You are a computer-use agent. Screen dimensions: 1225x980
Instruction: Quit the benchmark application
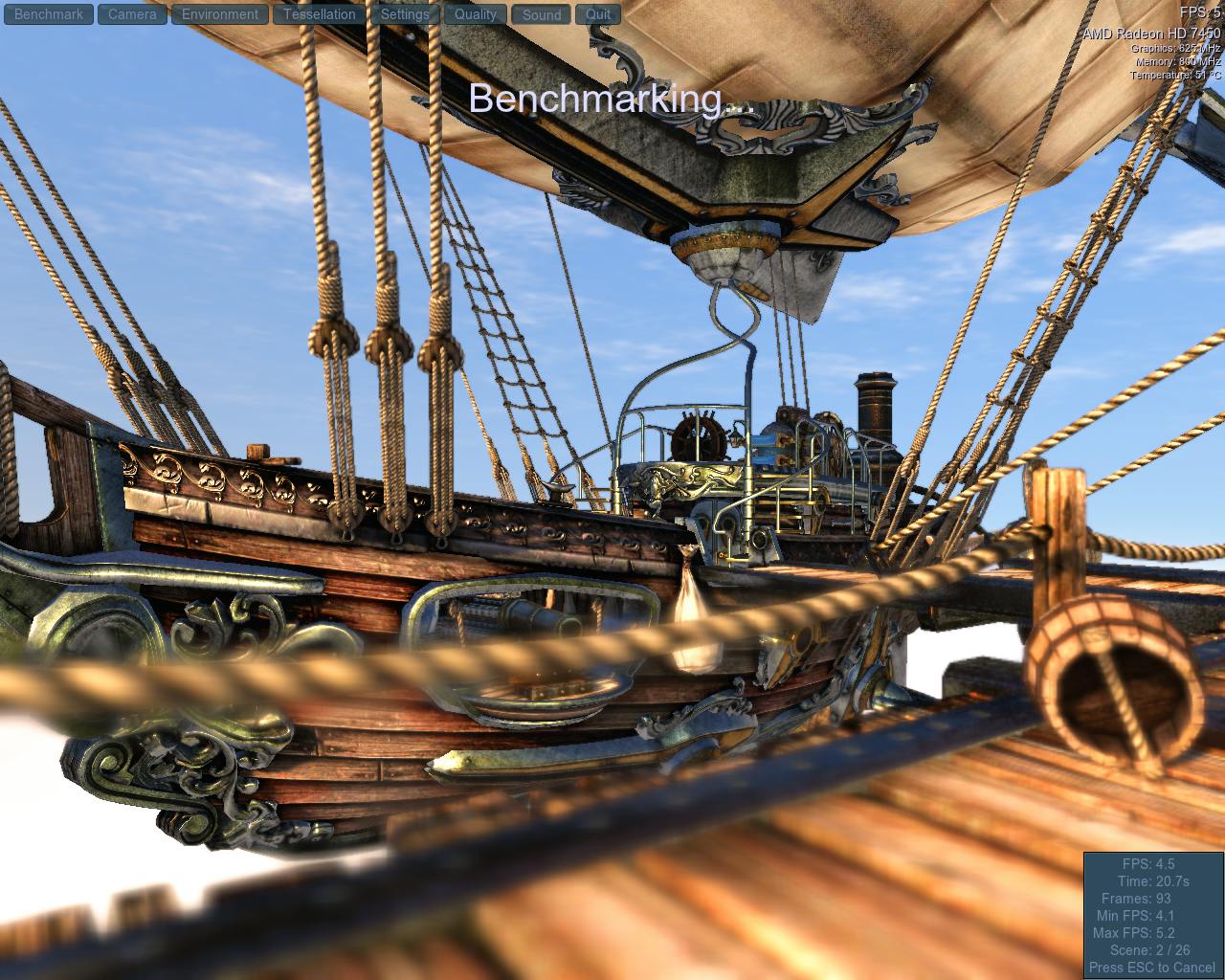pyautogui.click(x=598, y=14)
